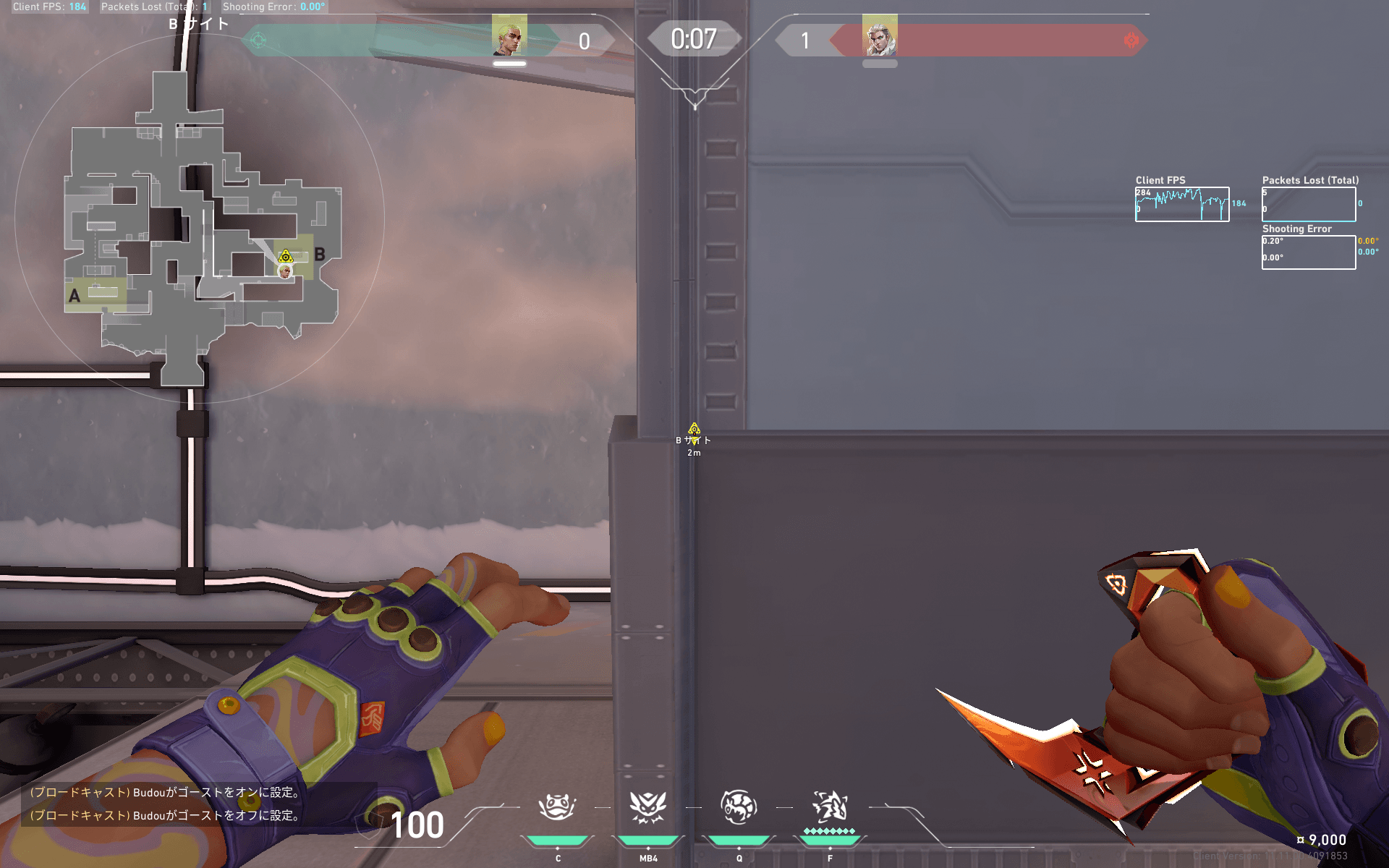1389x868 pixels.
Task: Select the A site label on the minimap
Action: [75, 296]
